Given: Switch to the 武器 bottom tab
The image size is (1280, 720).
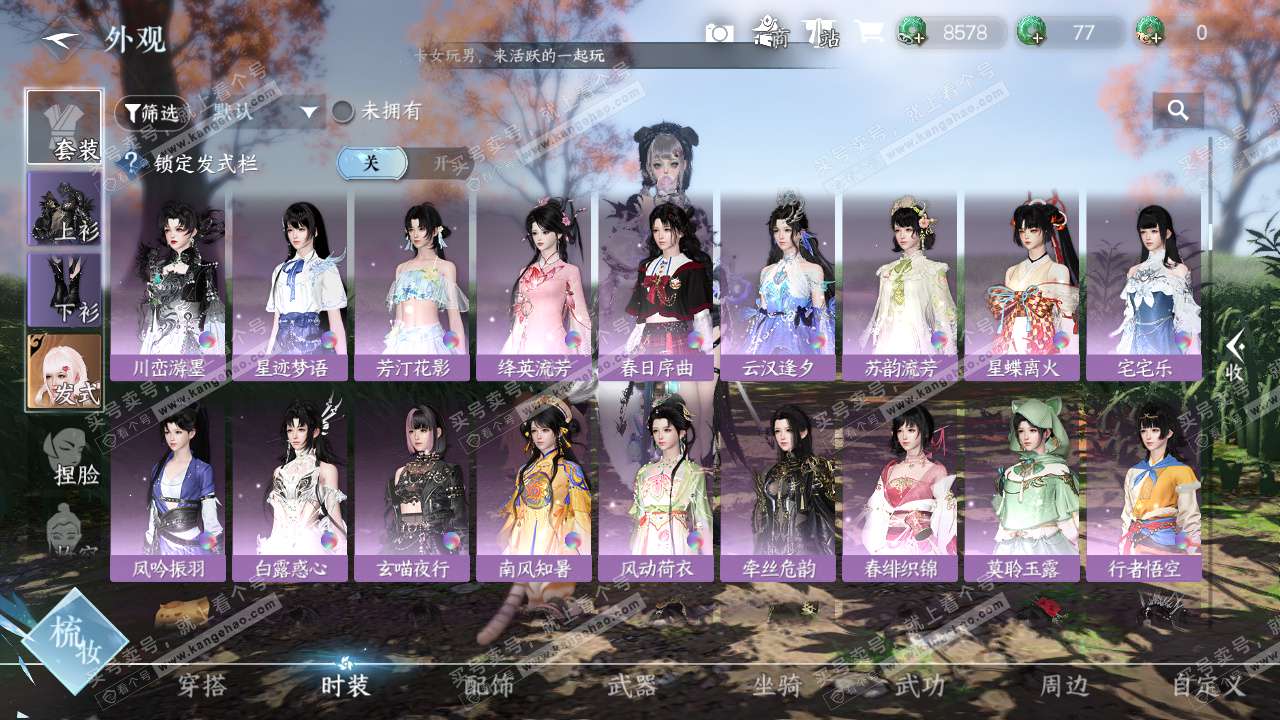Looking at the screenshot, I should click(x=632, y=686).
